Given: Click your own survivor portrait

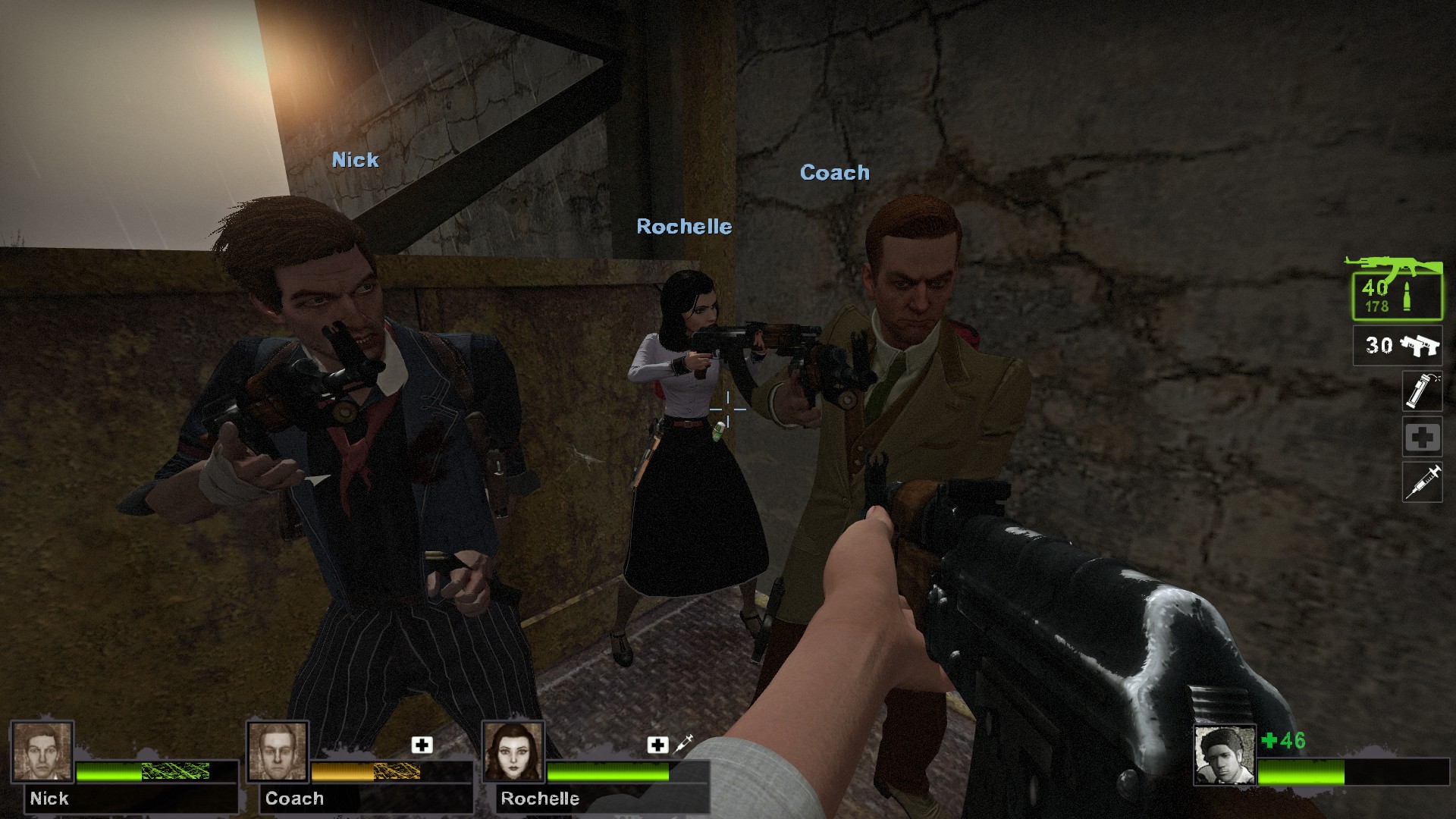Looking at the screenshot, I should tap(1224, 755).
